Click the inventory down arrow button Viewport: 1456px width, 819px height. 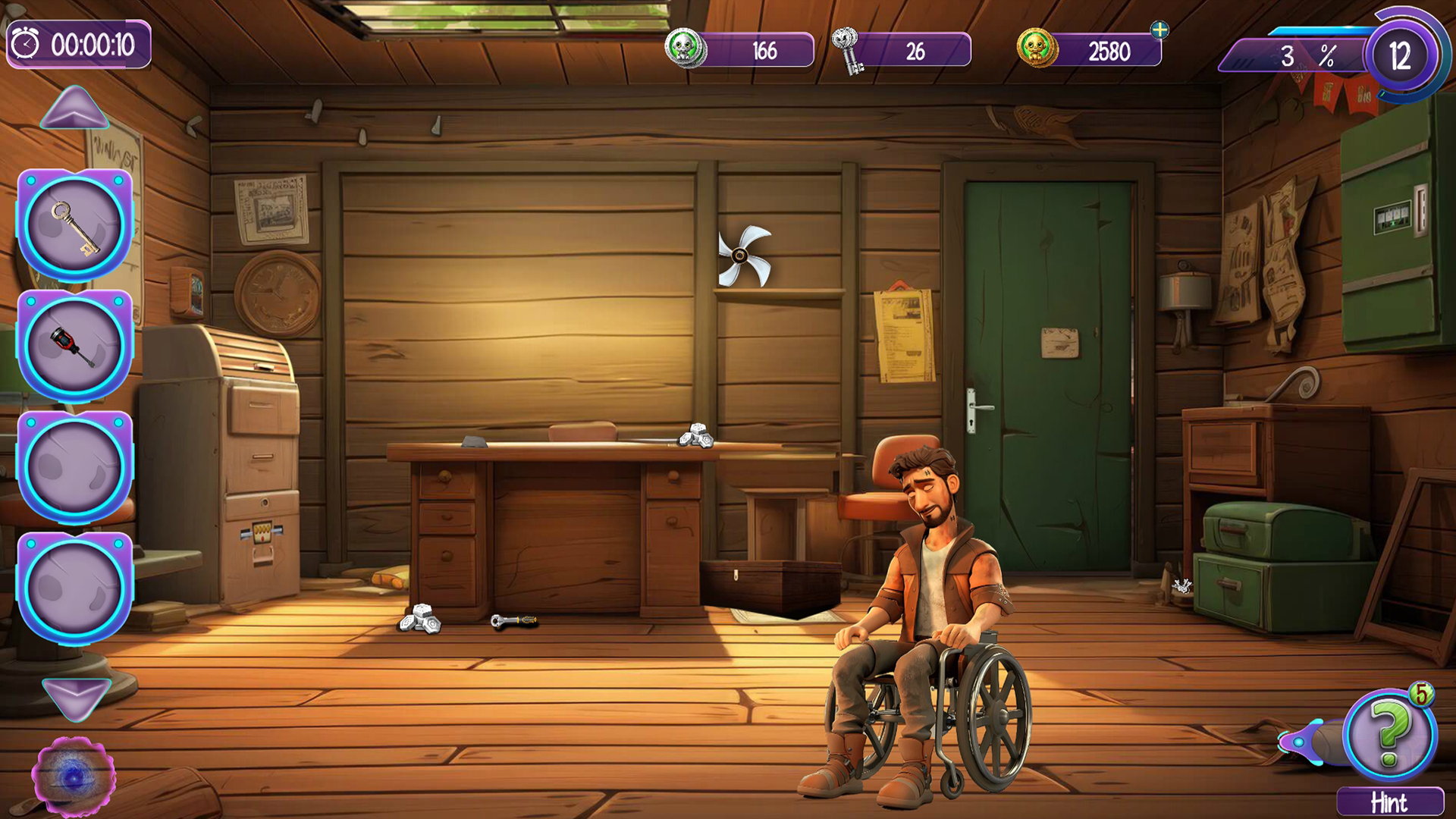pos(76,696)
